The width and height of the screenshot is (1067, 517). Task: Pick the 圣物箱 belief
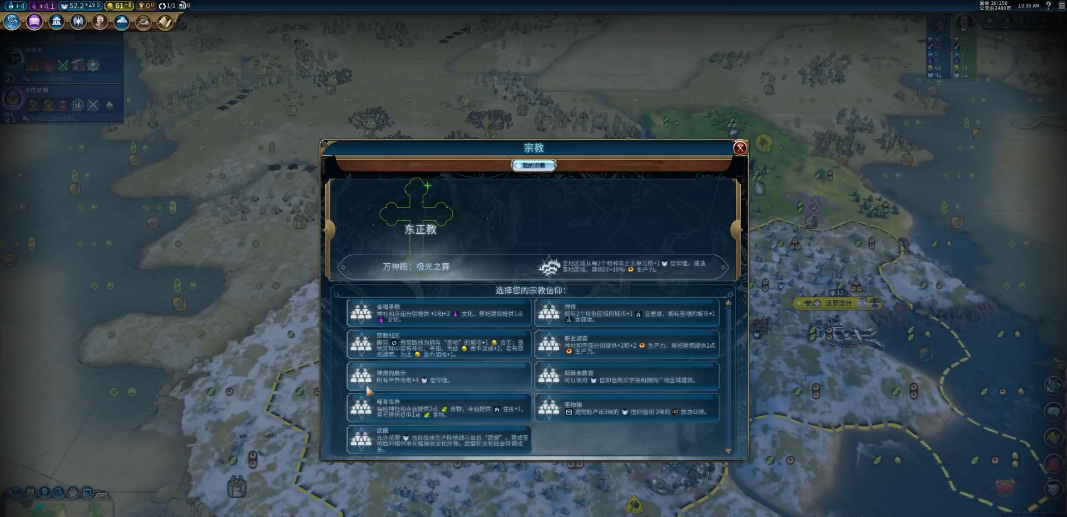[627, 407]
